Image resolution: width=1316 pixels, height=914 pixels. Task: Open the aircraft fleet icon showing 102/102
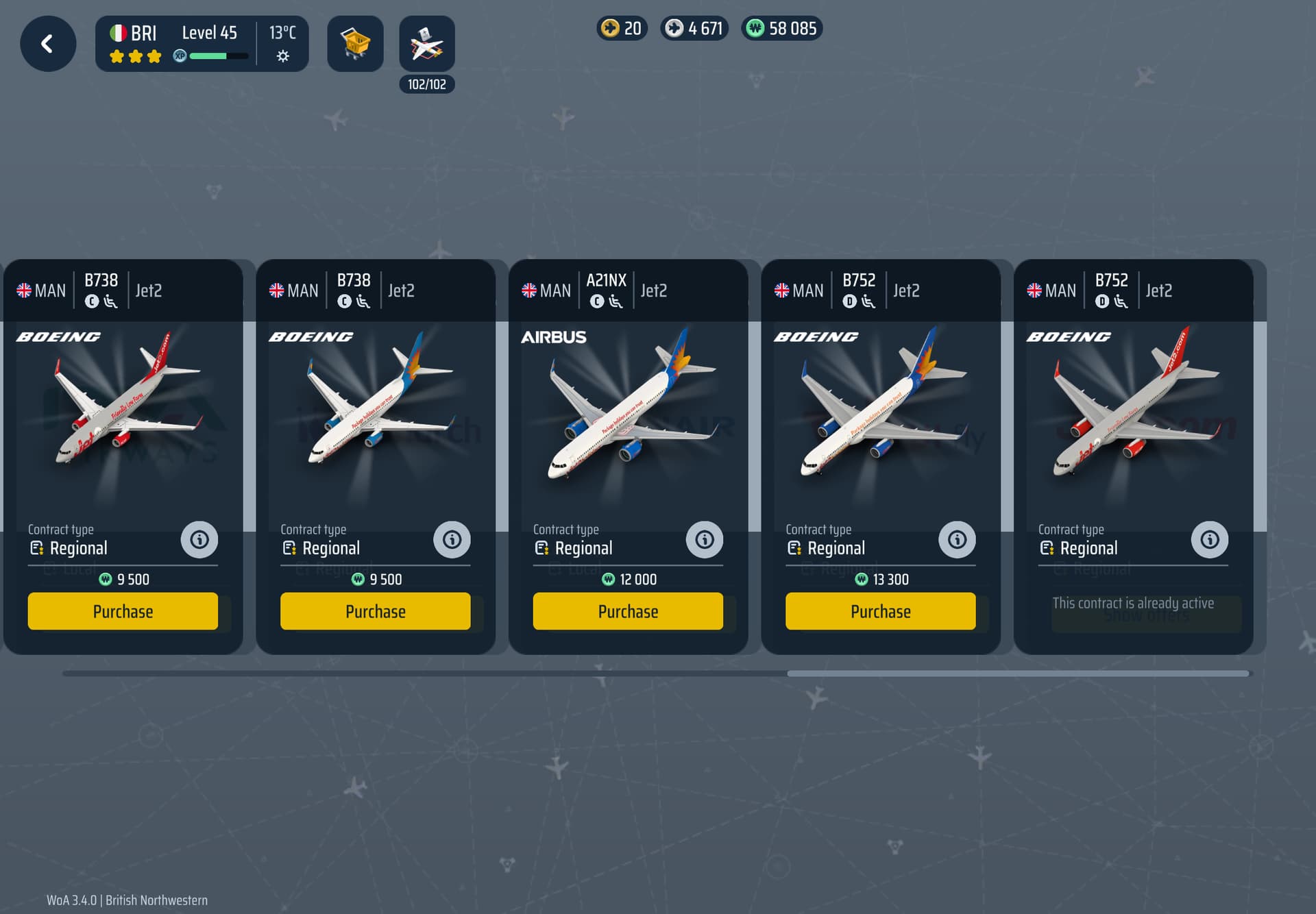(x=426, y=44)
